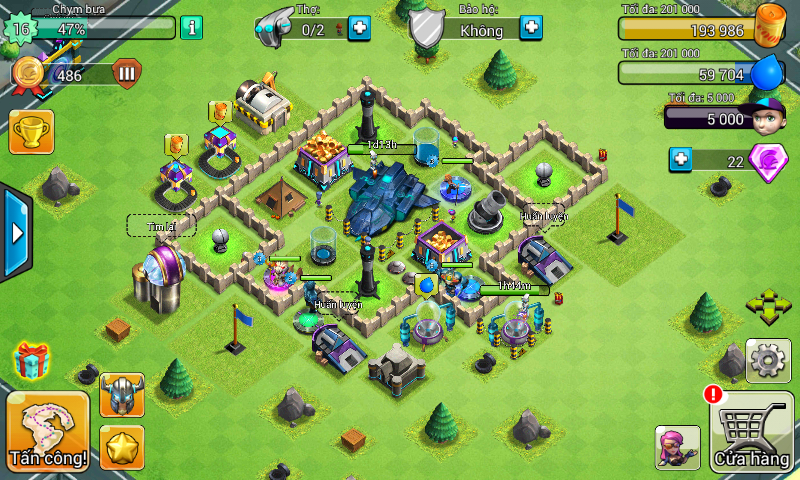Image resolution: width=800 pixels, height=480 pixels.
Task: Open the gear settings menu
Action: (x=769, y=360)
